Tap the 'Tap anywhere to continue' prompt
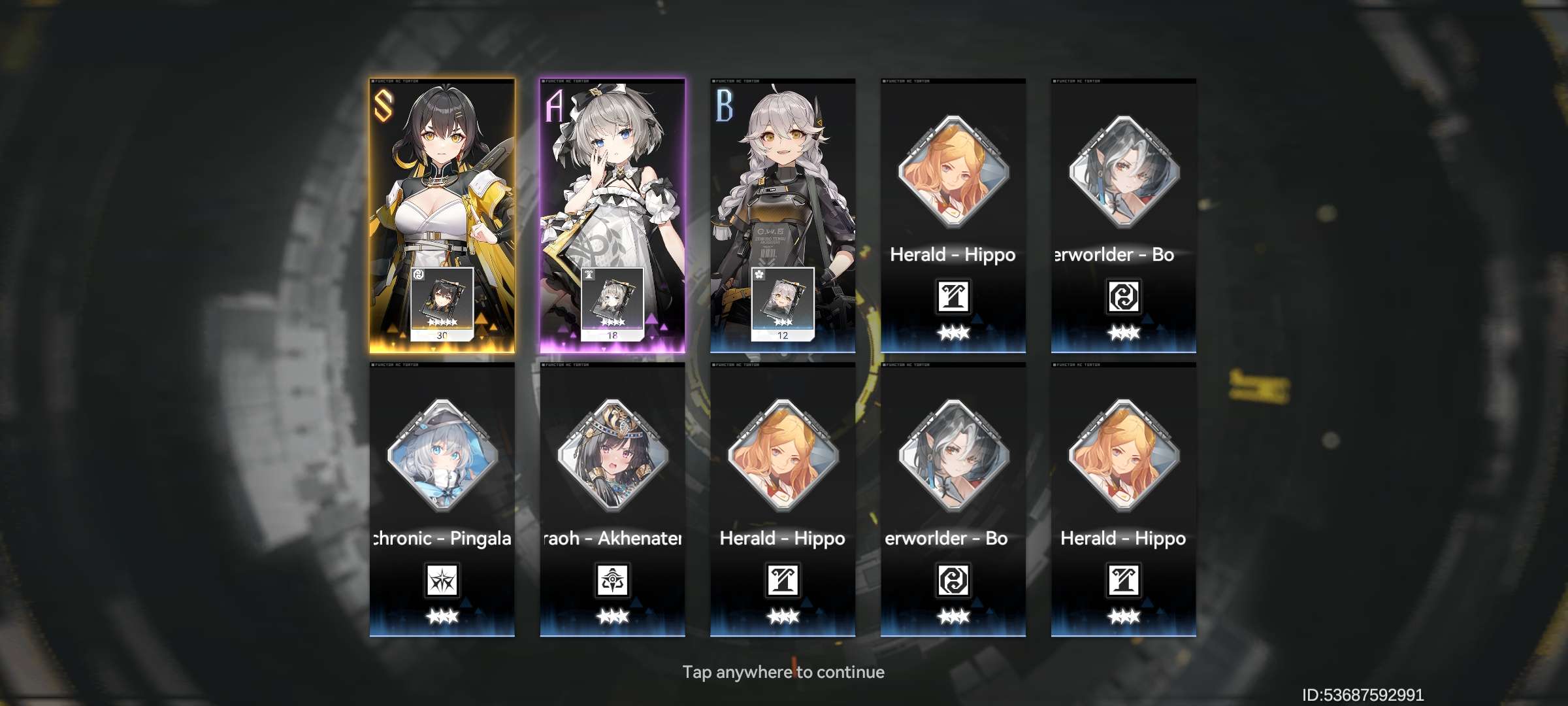 click(783, 672)
